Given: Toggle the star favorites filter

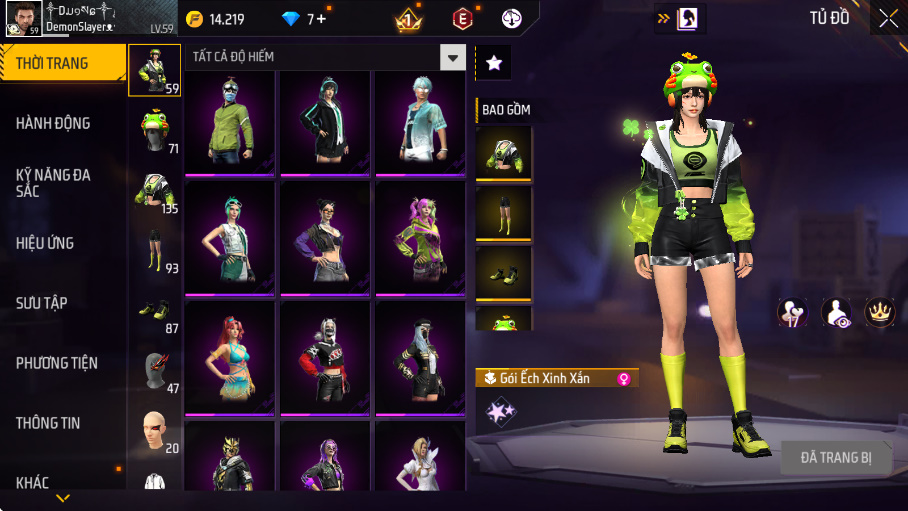Looking at the screenshot, I should coord(494,62).
